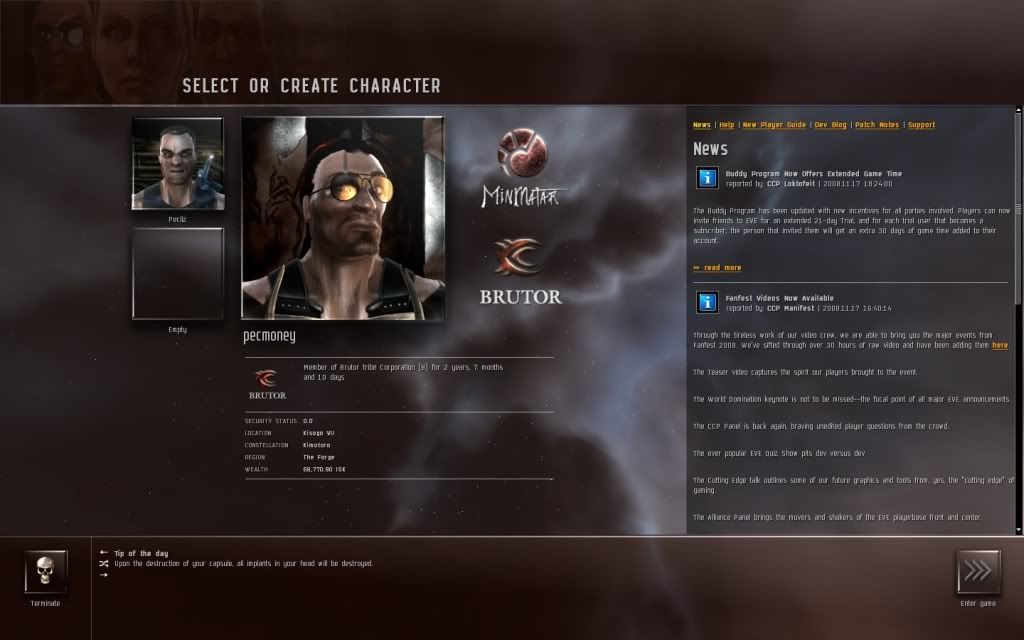Viewport: 1024px width, 640px height.
Task: Click the Minmatar race emblem
Action: pos(521,156)
